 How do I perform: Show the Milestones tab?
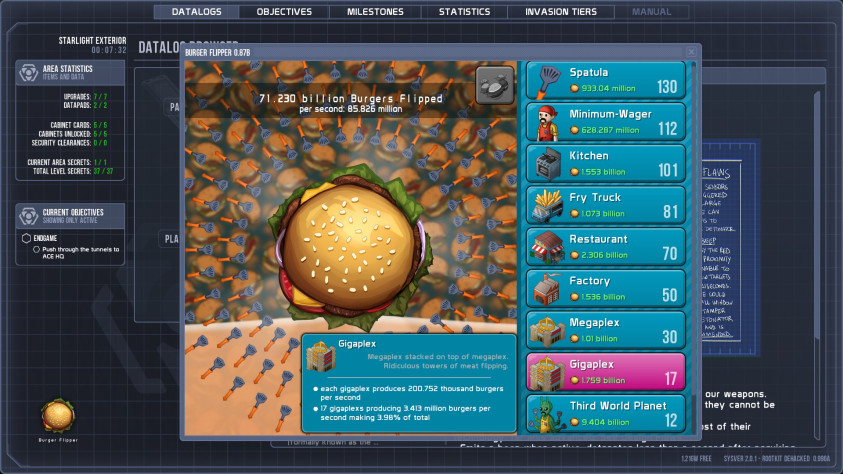tap(375, 12)
